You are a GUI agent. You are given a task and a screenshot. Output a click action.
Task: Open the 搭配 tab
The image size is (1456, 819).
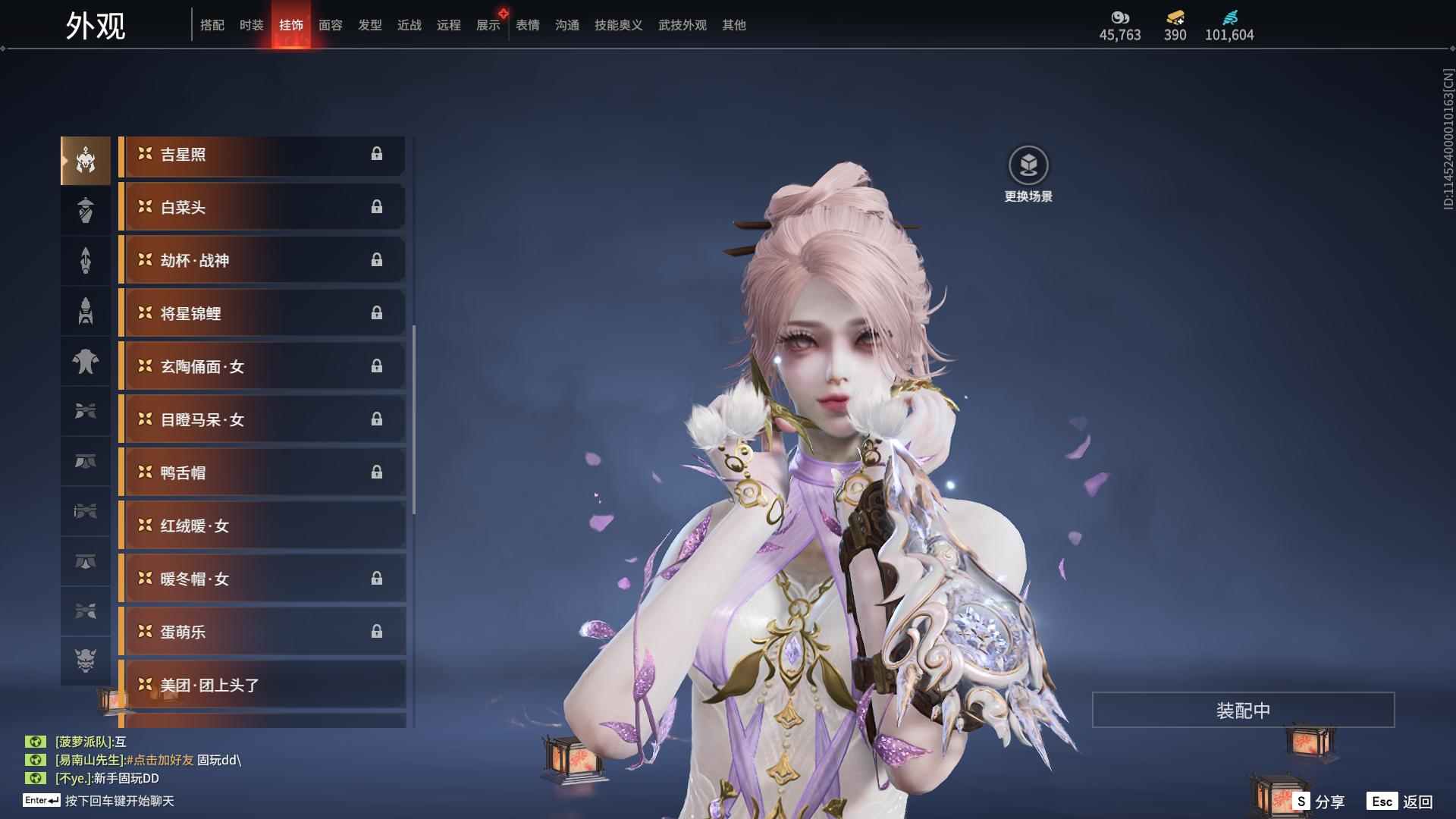point(212,25)
